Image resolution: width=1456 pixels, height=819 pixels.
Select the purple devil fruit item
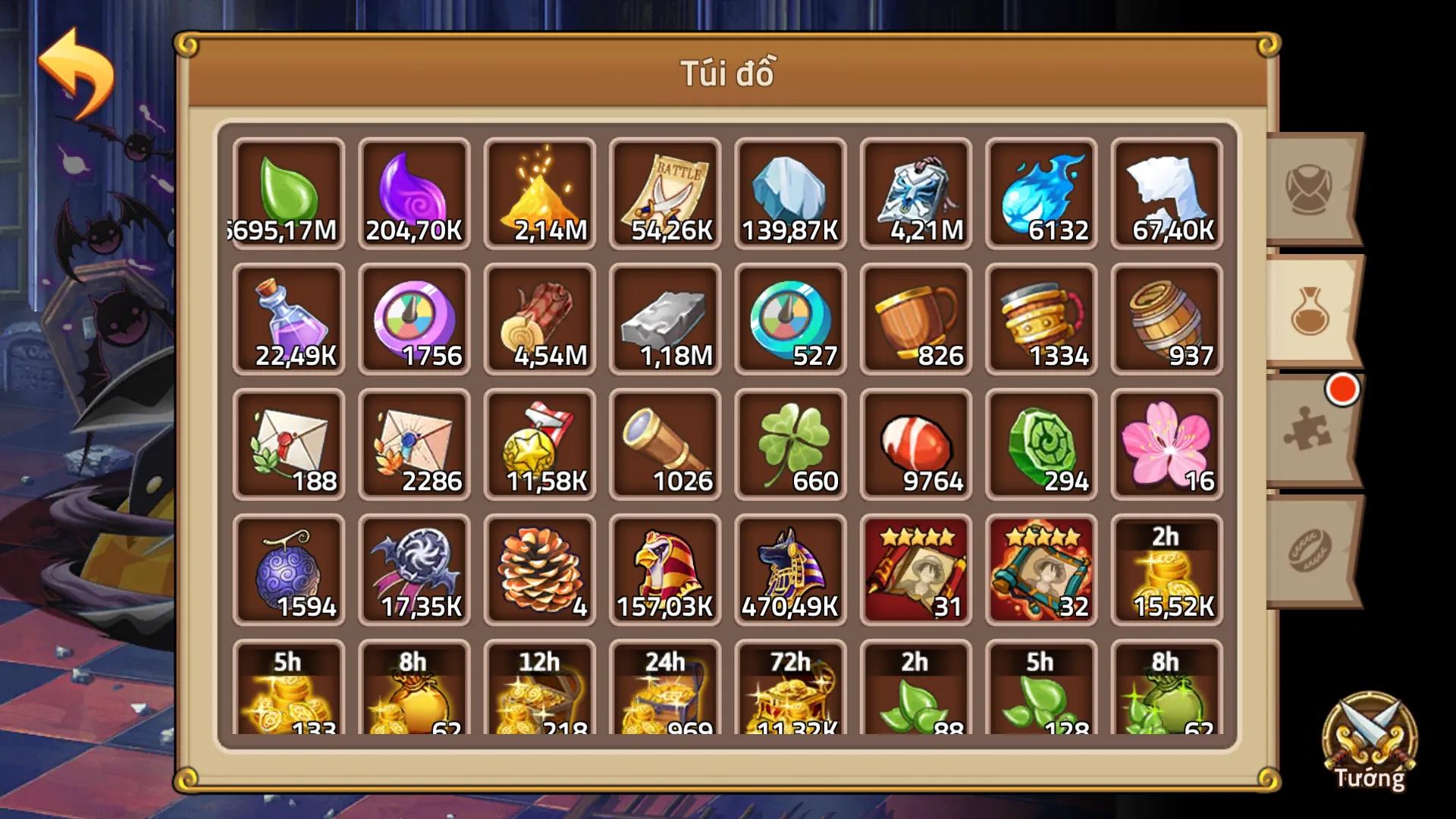(288, 569)
